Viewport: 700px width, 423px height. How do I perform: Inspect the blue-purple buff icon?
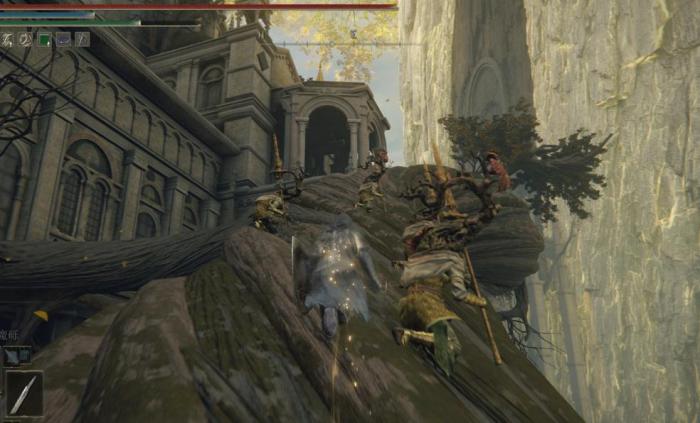63,40
